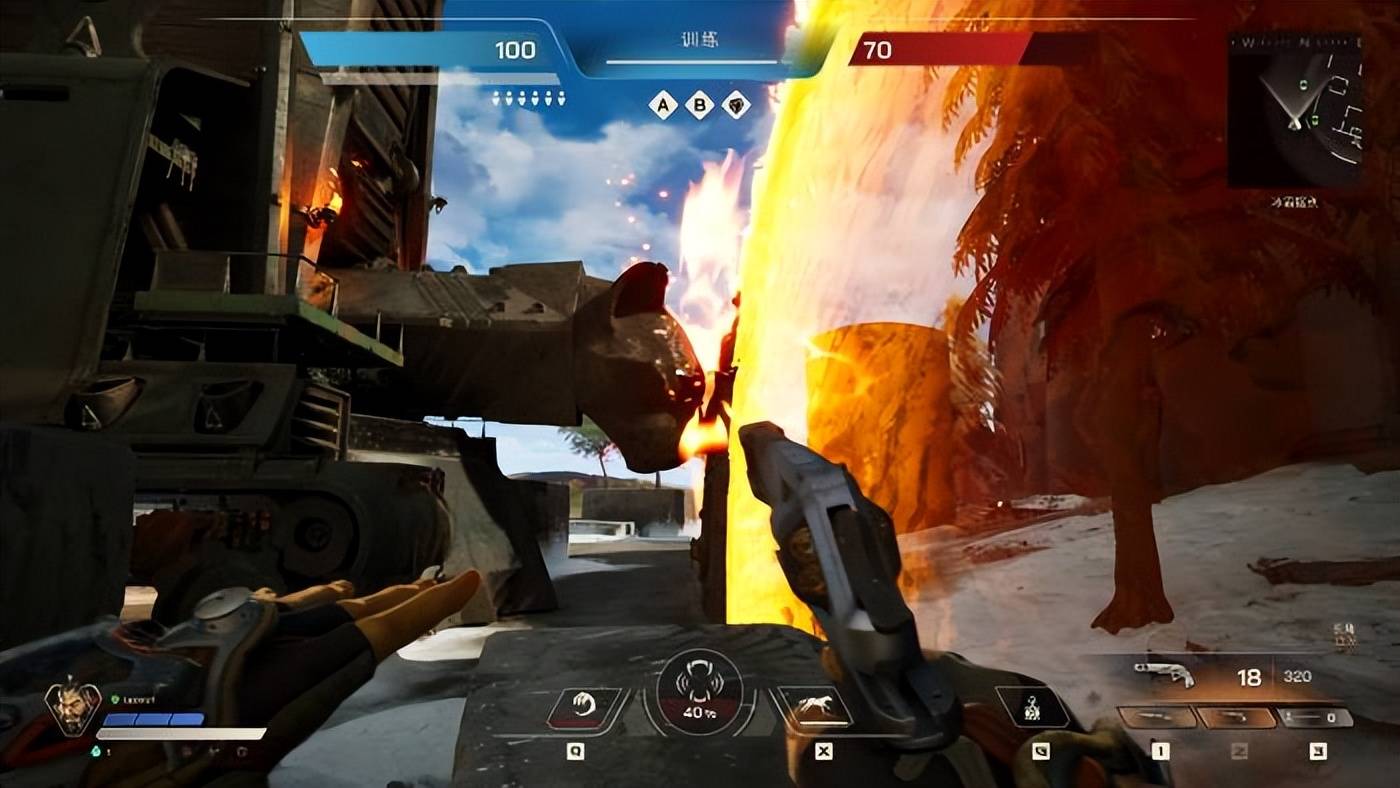
Task: Switch to the first weapon slot
Action: point(1157,717)
